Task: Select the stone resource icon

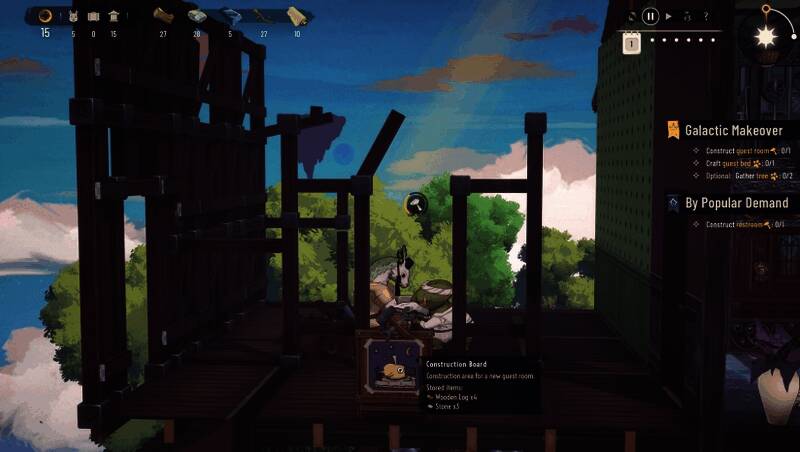Action: pyautogui.click(x=196, y=16)
